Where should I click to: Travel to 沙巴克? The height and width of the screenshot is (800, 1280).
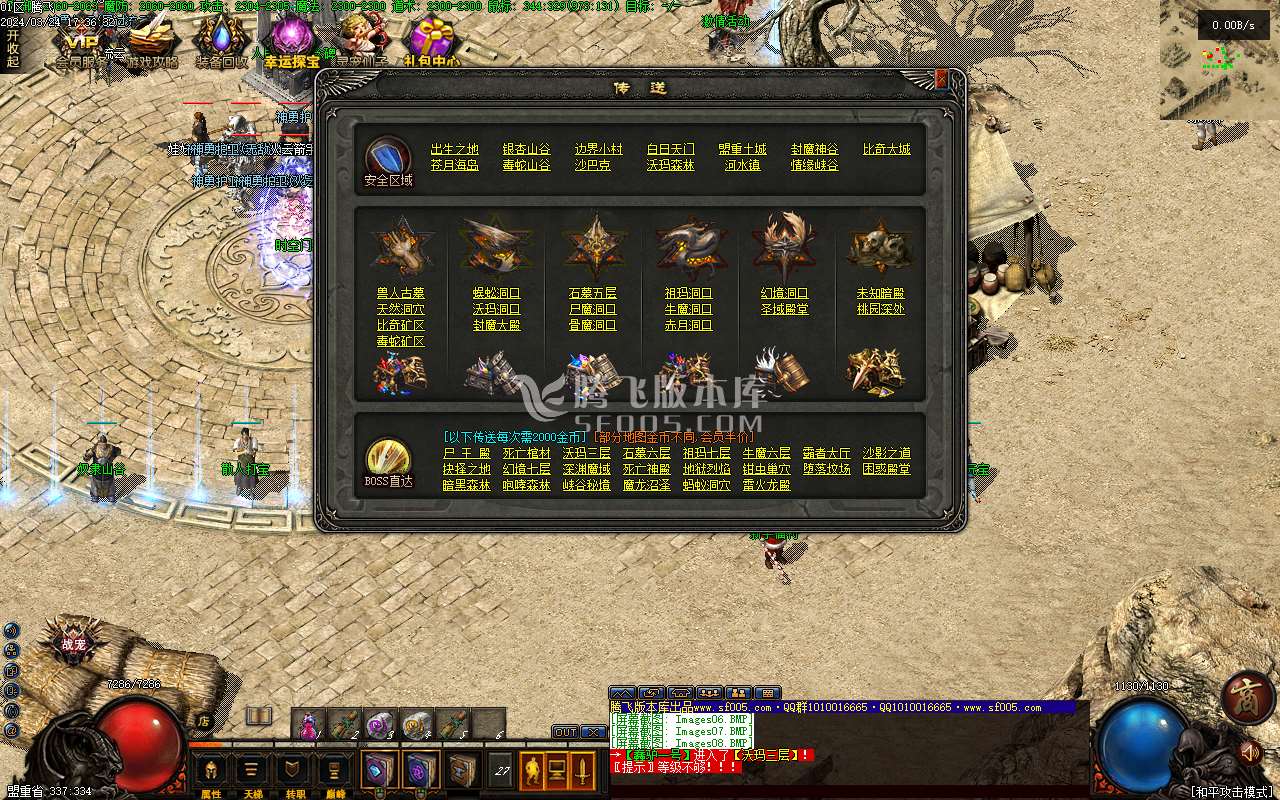pyautogui.click(x=592, y=165)
